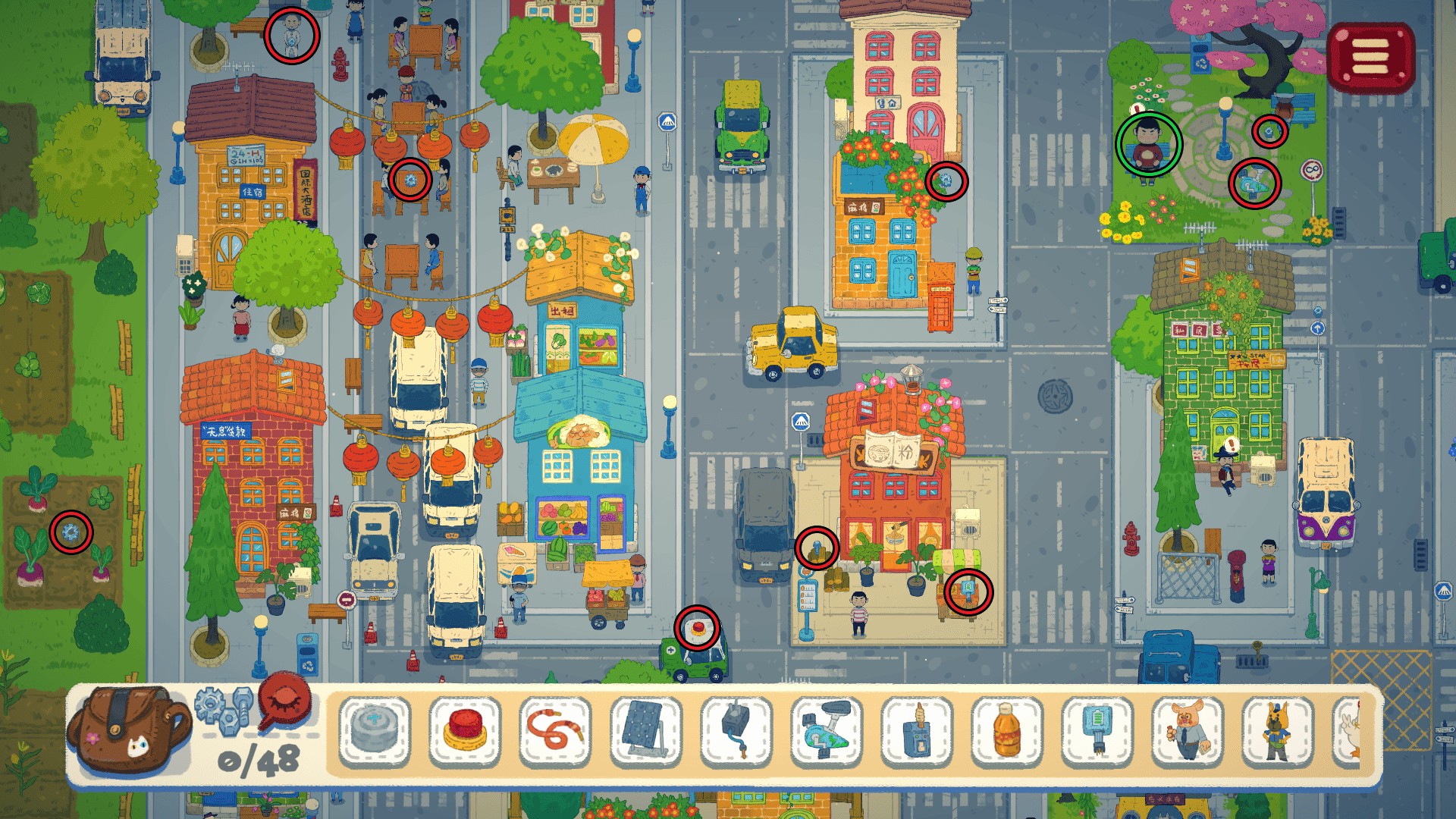Viewport: 1456px width, 819px height.
Task: Select the exercise bike item slot
Action: (827, 733)
